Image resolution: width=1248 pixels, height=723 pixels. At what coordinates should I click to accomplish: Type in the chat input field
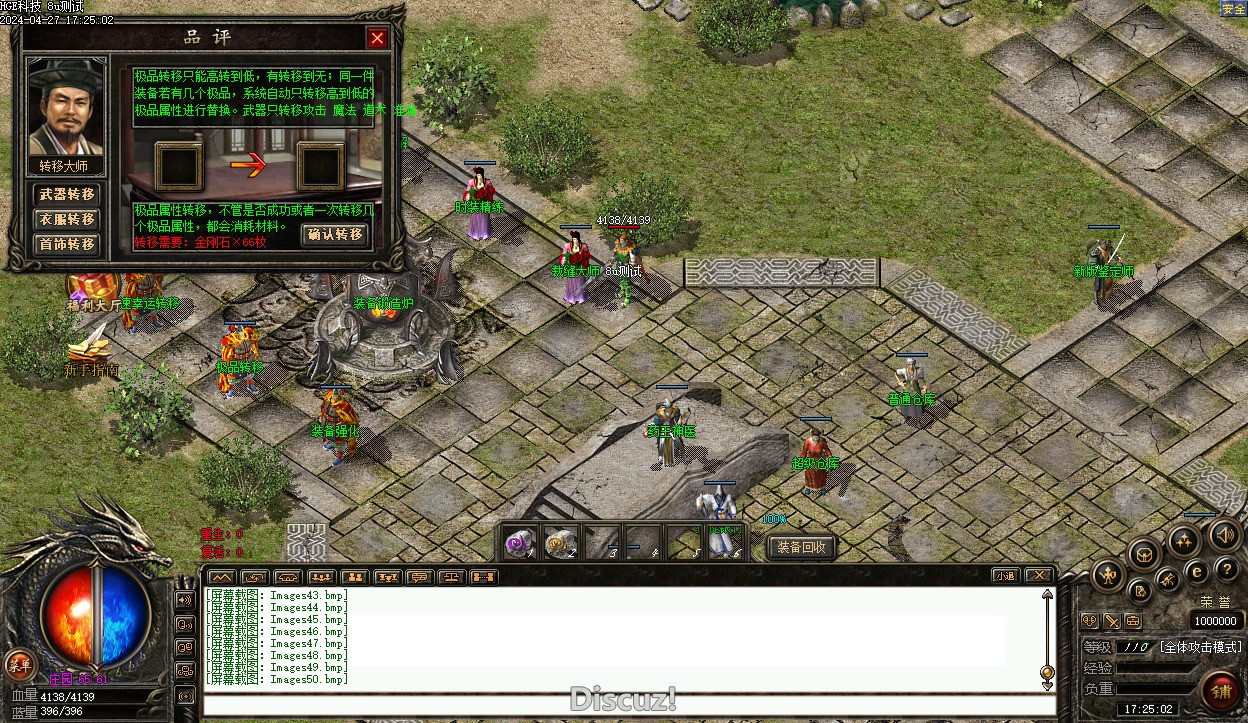pyautogui.click(x=628, y=704)
